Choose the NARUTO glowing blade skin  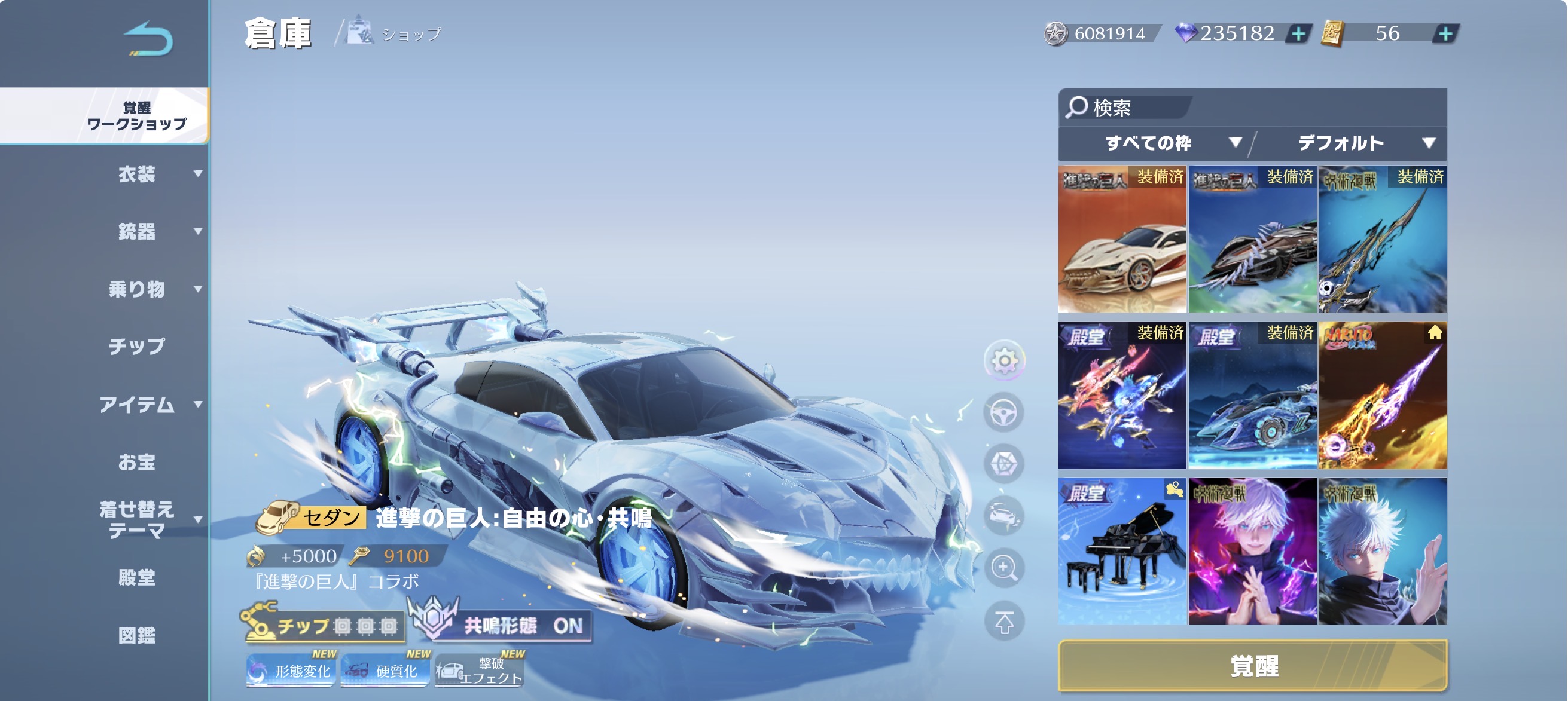point(1382,396)
